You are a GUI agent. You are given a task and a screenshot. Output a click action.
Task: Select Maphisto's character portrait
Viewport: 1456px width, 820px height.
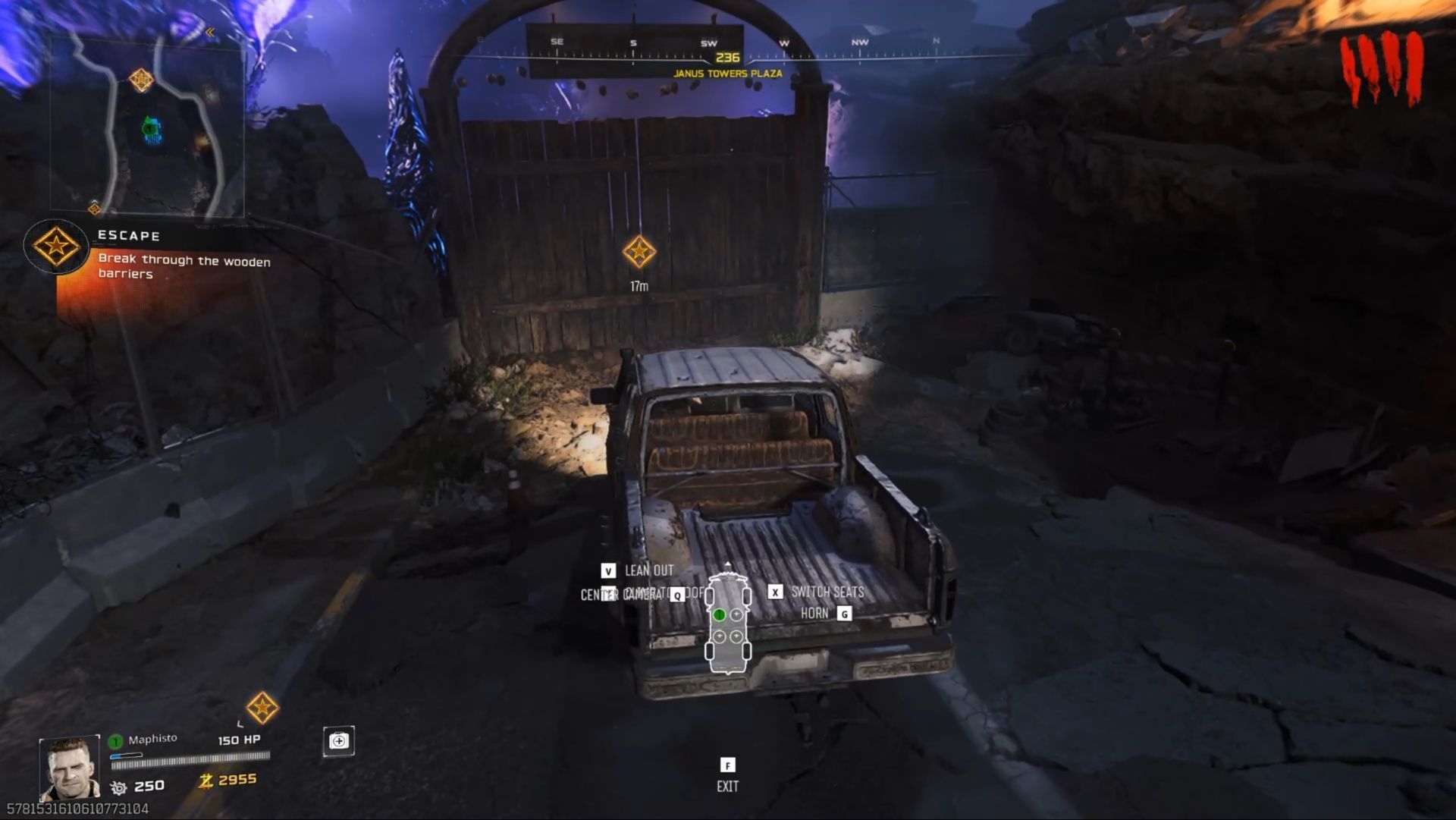click(x=70, y=768)
